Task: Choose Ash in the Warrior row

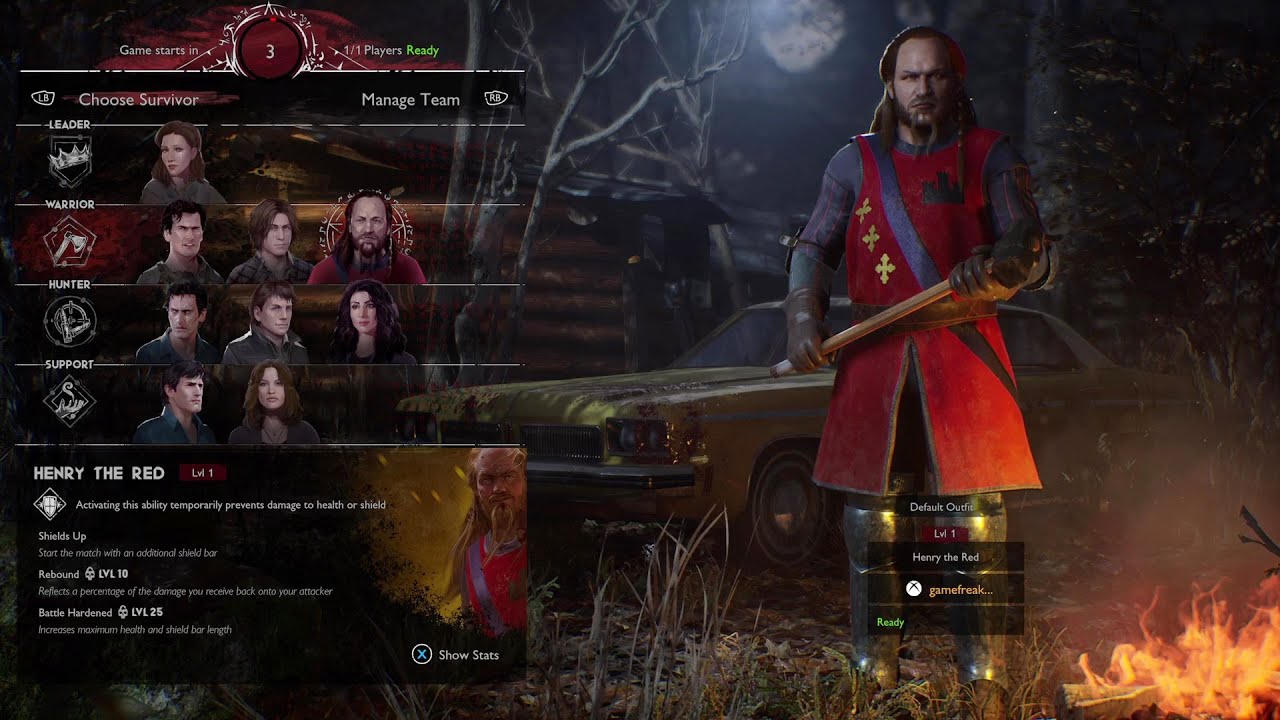Action: click(191, 242)
